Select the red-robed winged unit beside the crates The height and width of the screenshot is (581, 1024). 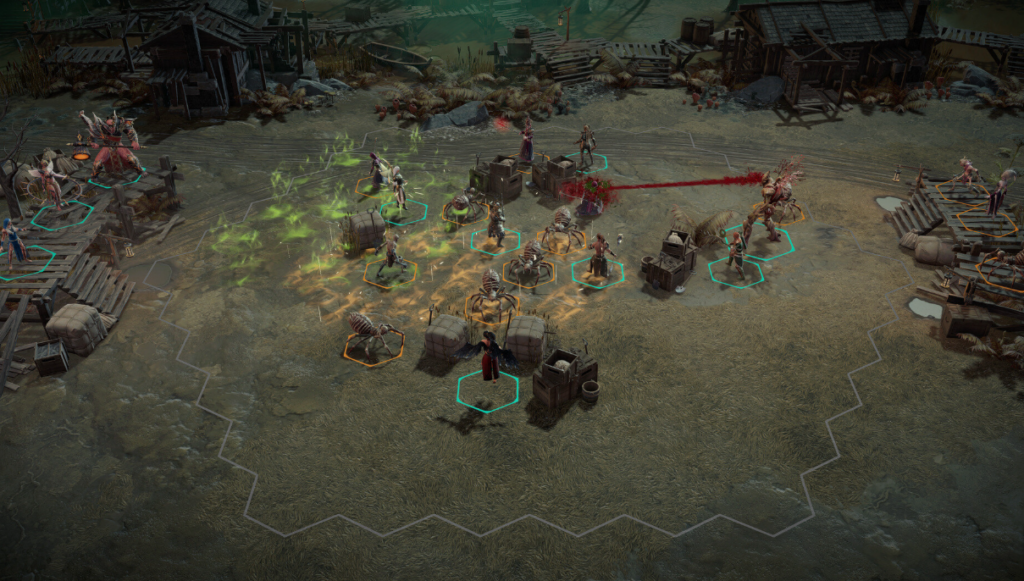point(489,358)
